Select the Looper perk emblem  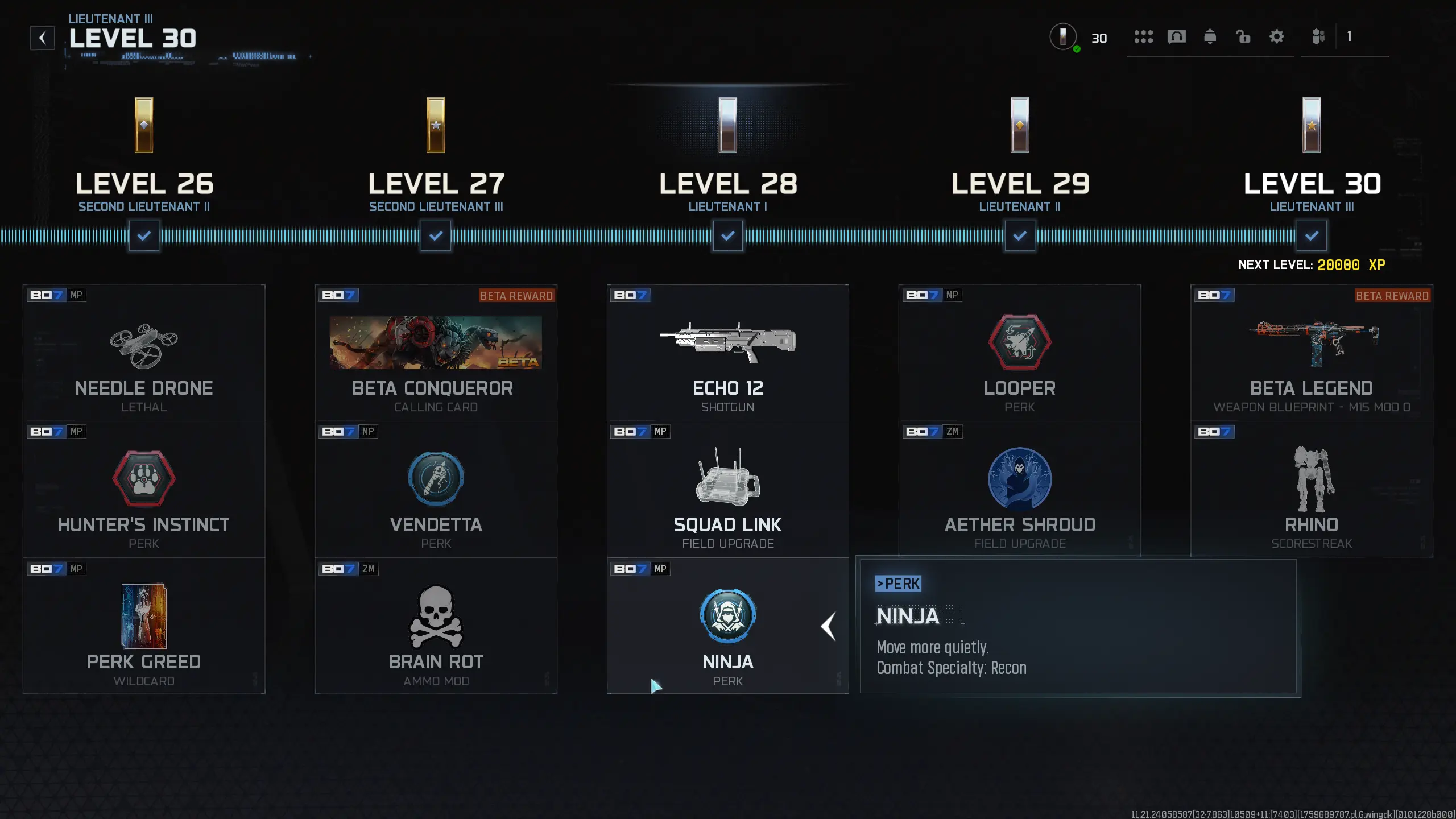click(x=1020, y=342)
